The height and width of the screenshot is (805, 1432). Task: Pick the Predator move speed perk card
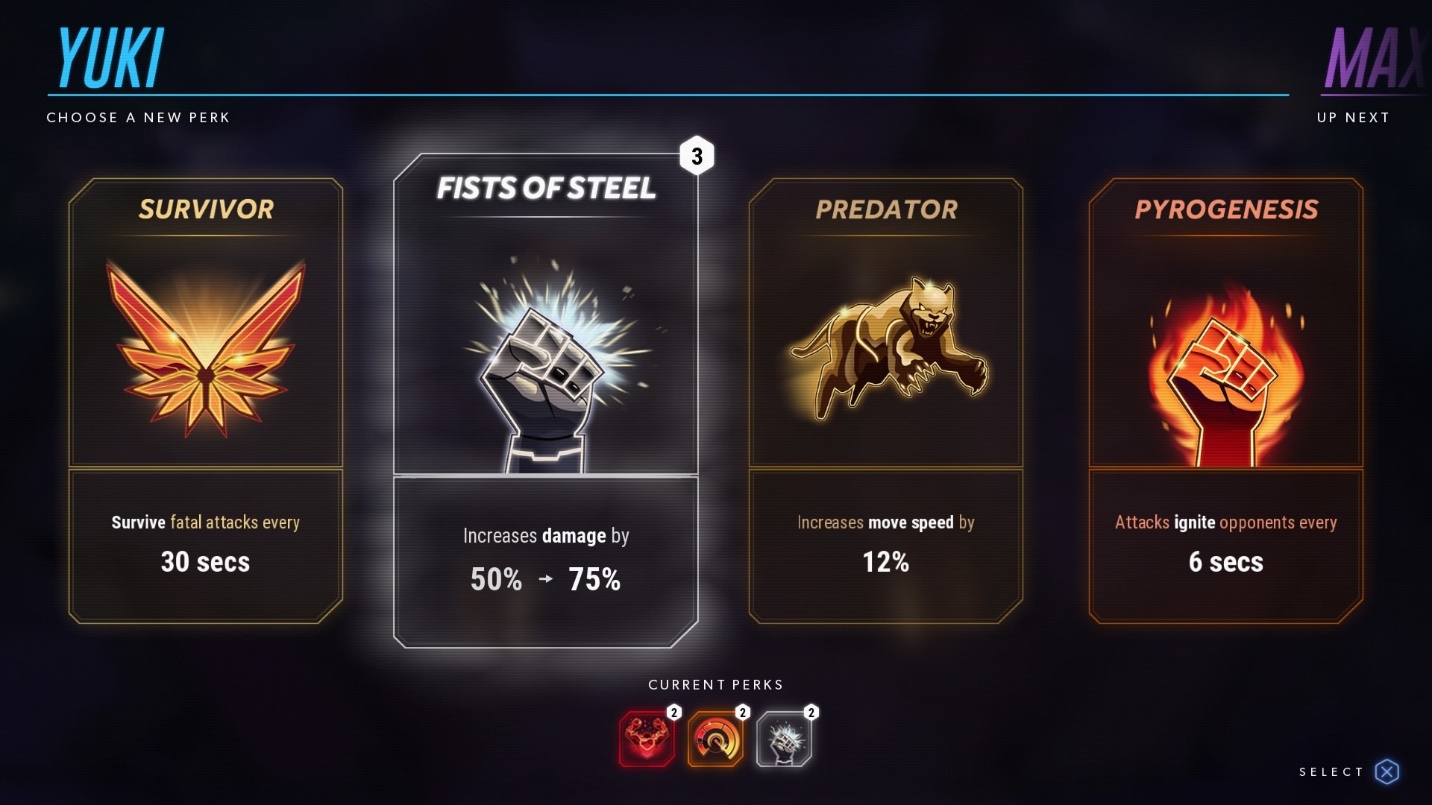pyautogui.click(x=885, y=400)
